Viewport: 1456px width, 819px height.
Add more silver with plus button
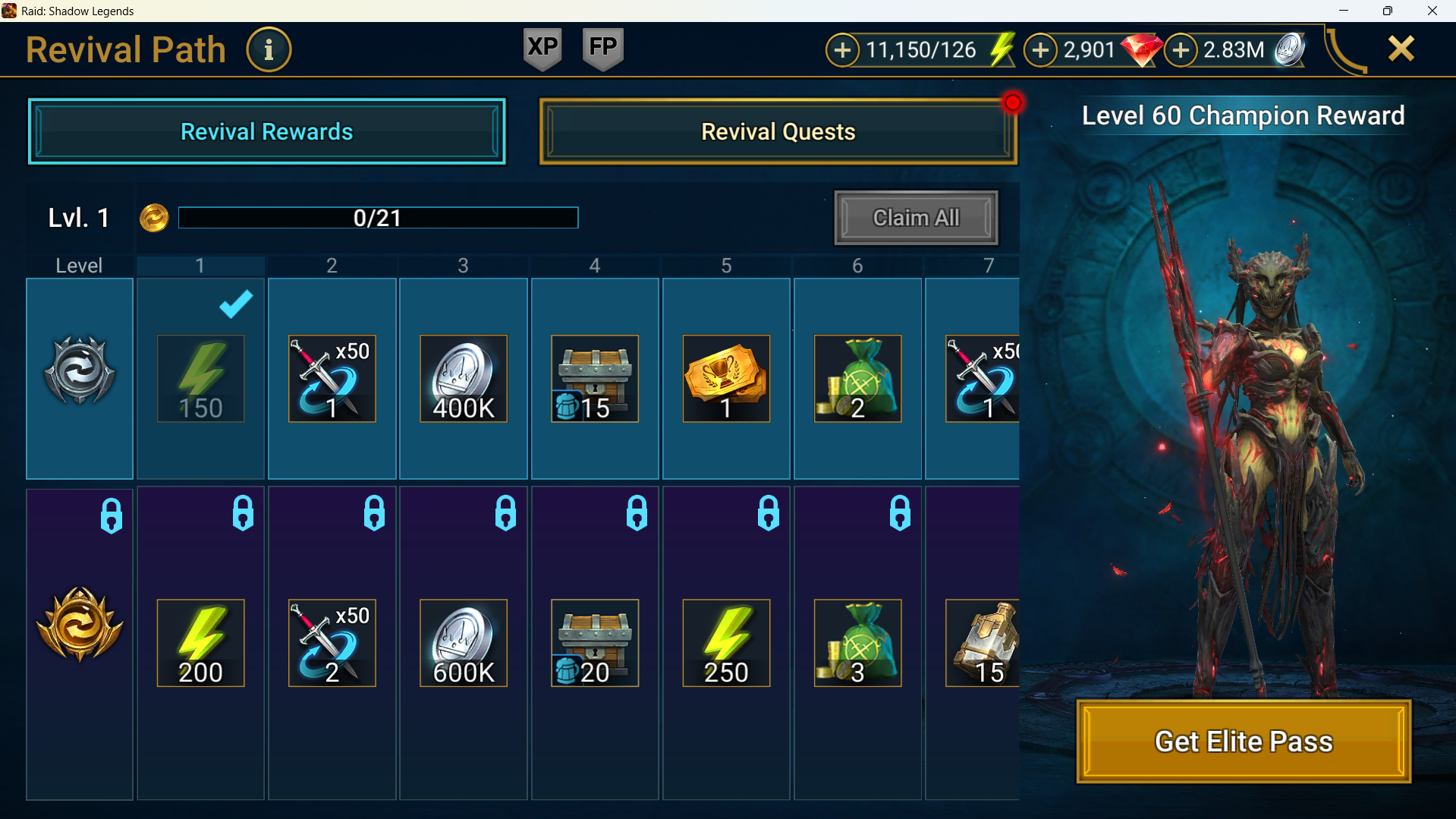[1181, 50]
